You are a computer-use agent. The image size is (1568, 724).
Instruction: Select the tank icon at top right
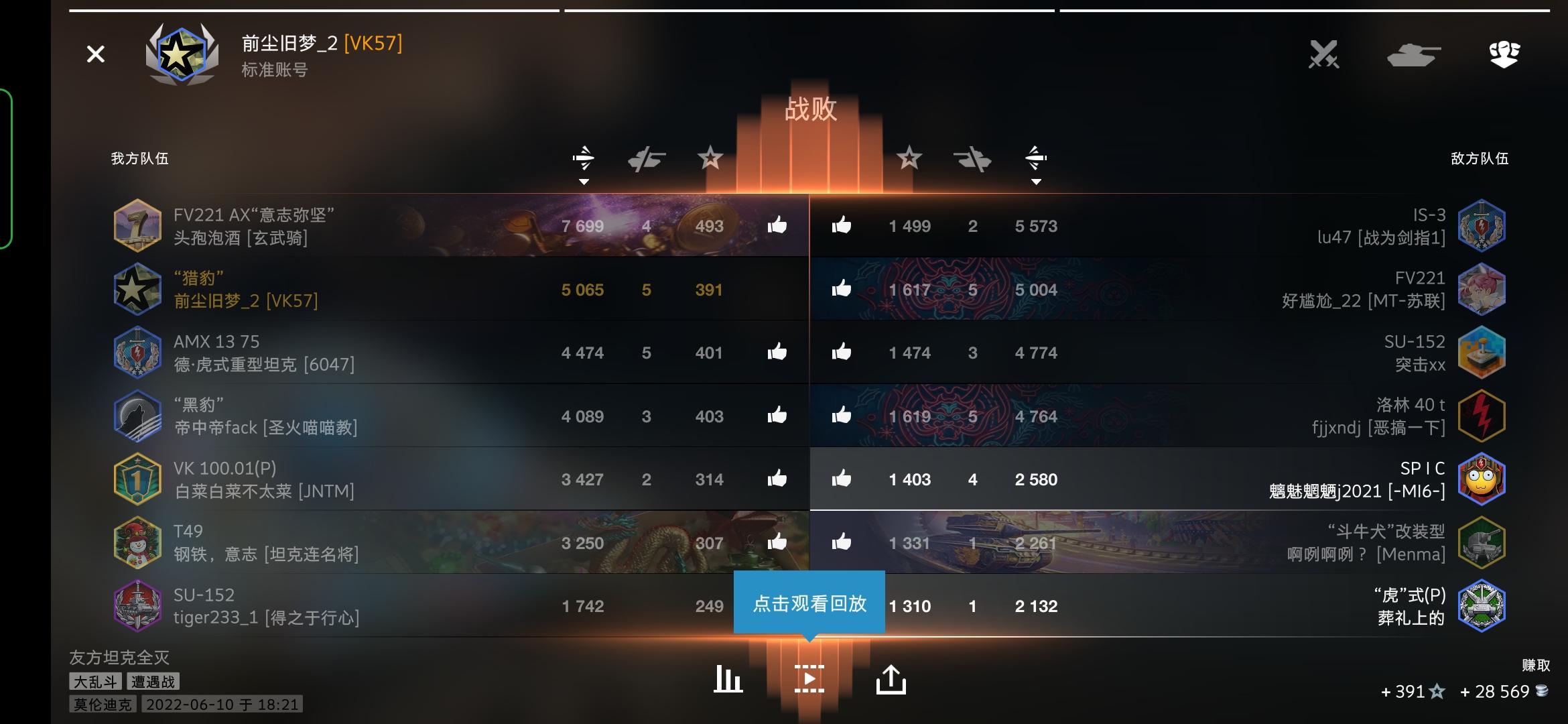pyautogui.click(x=1413, y=56)
